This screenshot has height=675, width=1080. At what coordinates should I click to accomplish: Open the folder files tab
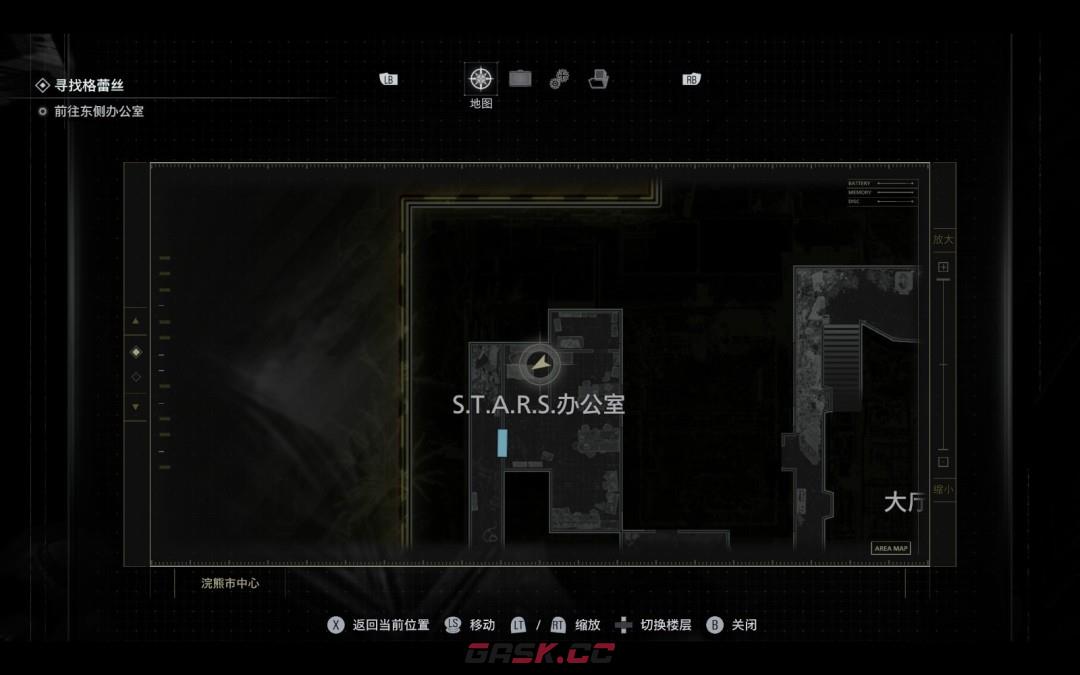(599, 79)
